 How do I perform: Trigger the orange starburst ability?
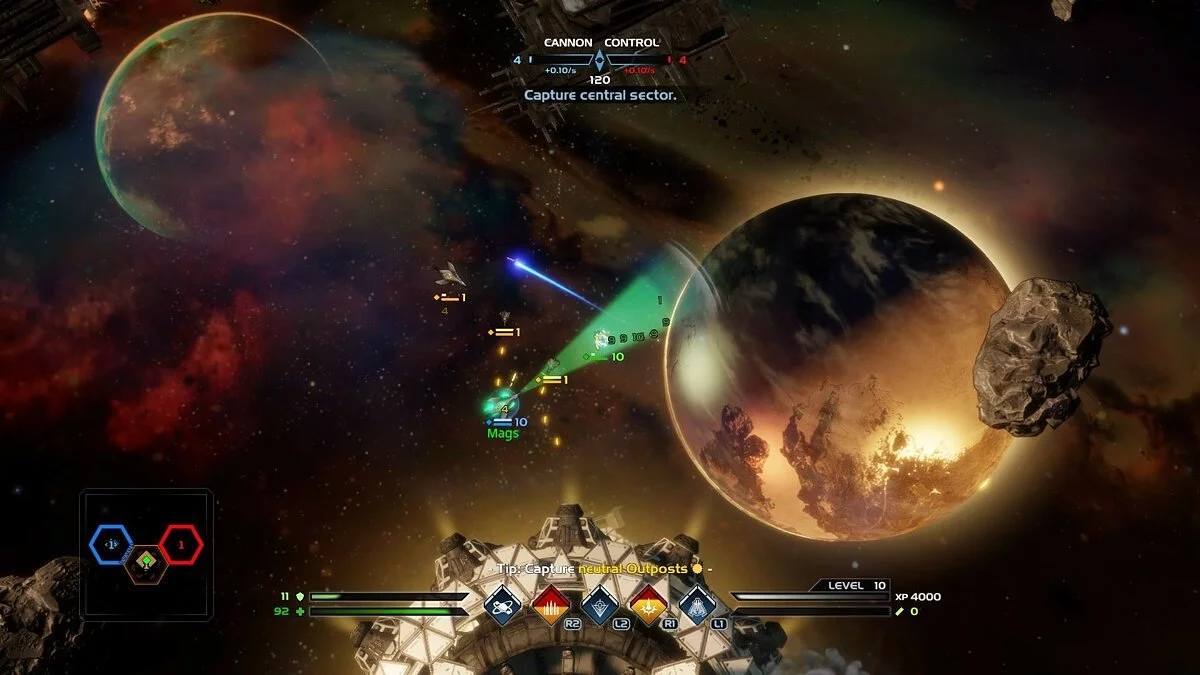click(648, 604)
